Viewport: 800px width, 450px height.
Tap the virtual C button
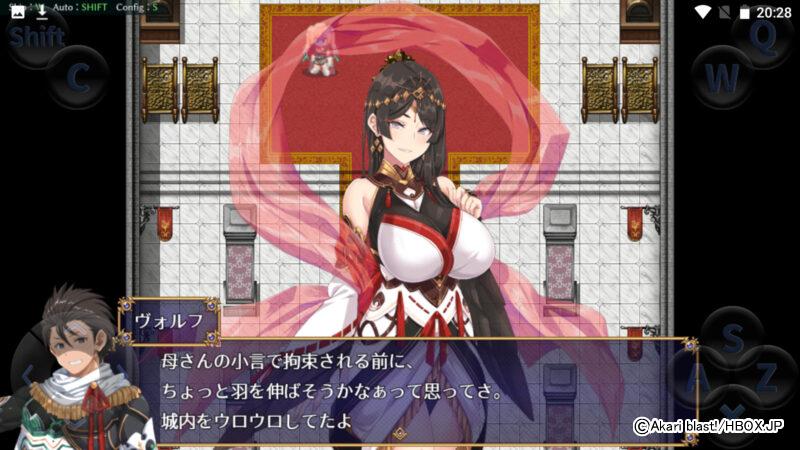(x=78, y=76)
